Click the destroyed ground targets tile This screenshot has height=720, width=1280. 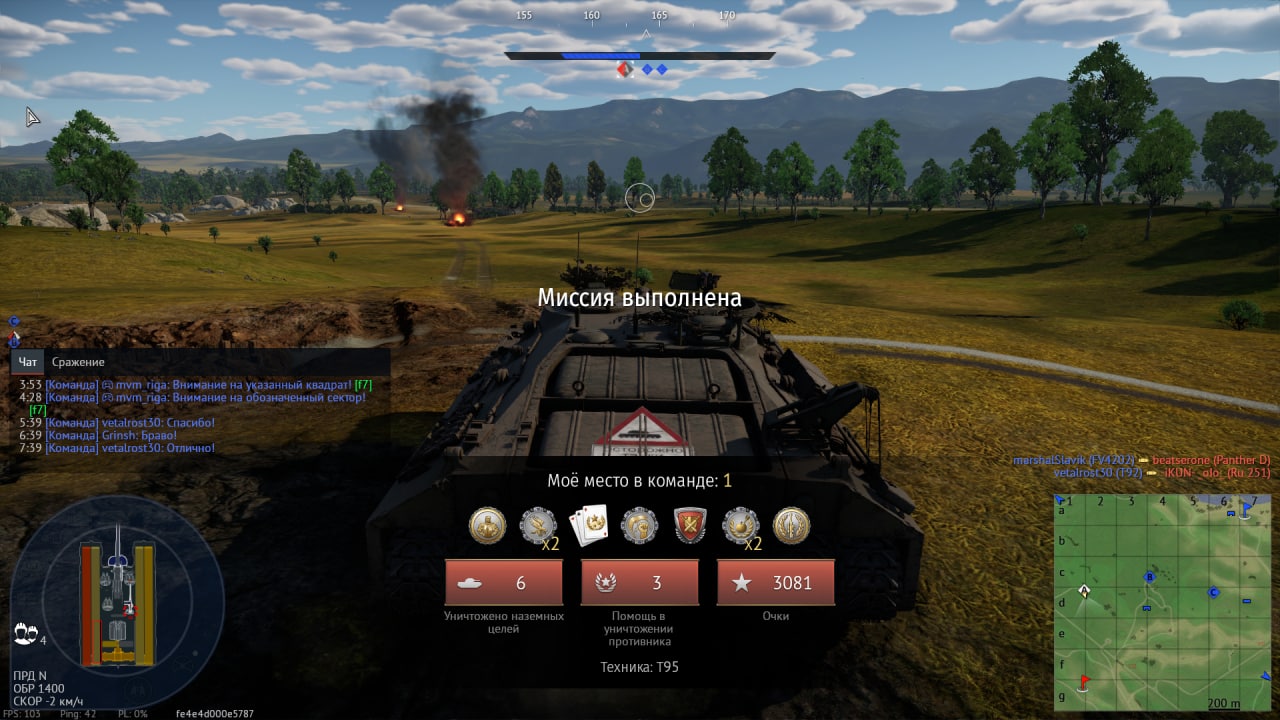click(503, 582)
